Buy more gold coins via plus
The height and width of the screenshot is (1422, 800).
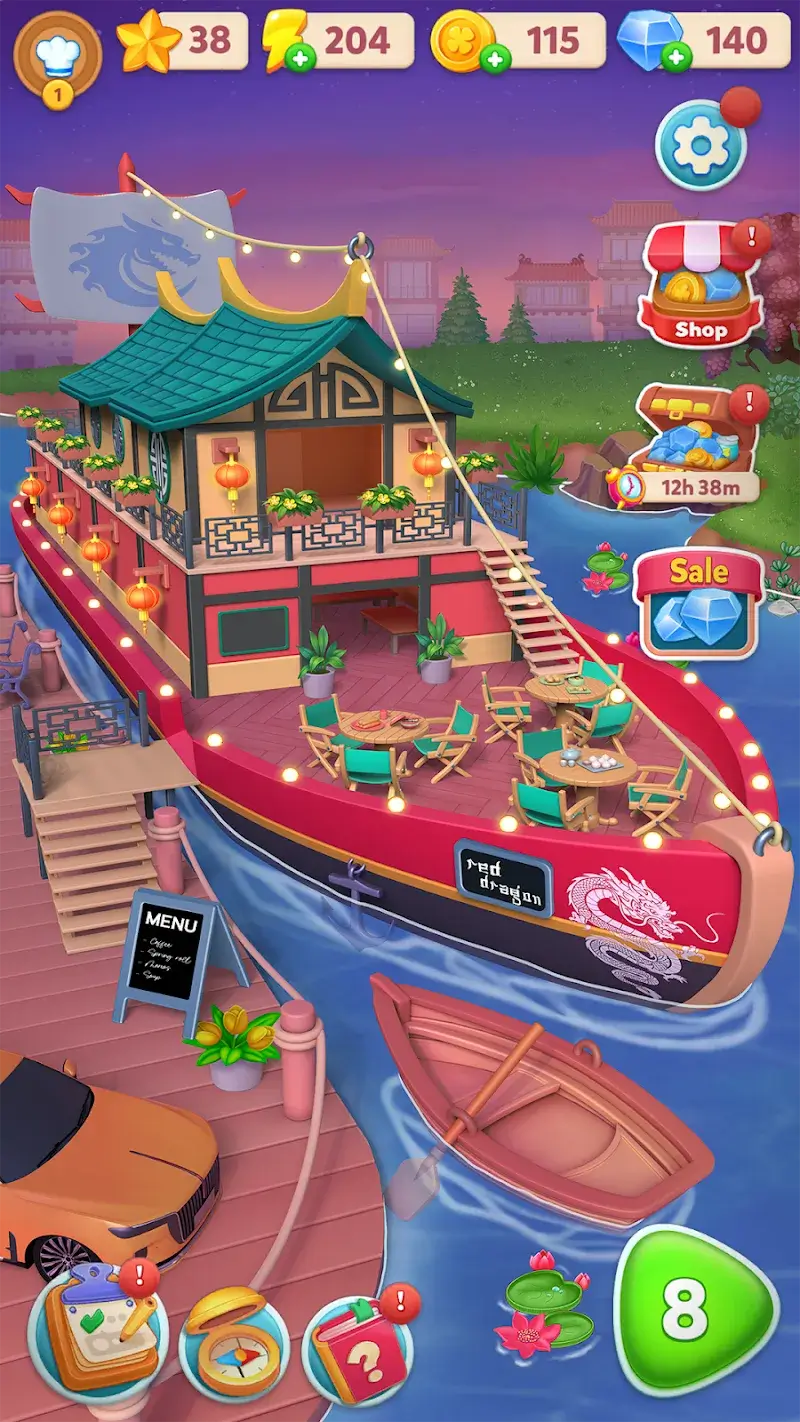click(x=492, y=59)
